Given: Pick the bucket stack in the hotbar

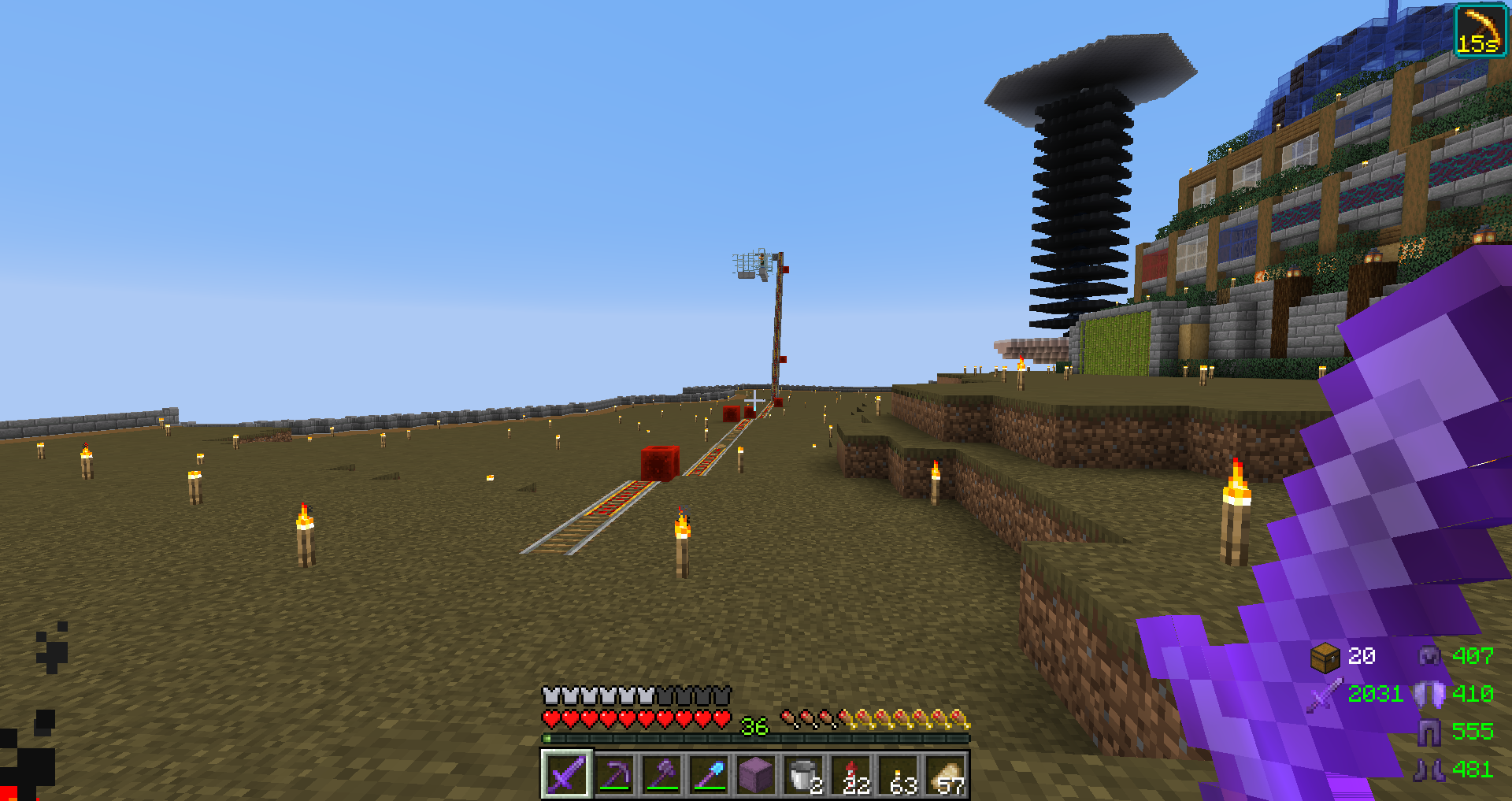Looking at the screenshot, I should [x=803, y=775].
